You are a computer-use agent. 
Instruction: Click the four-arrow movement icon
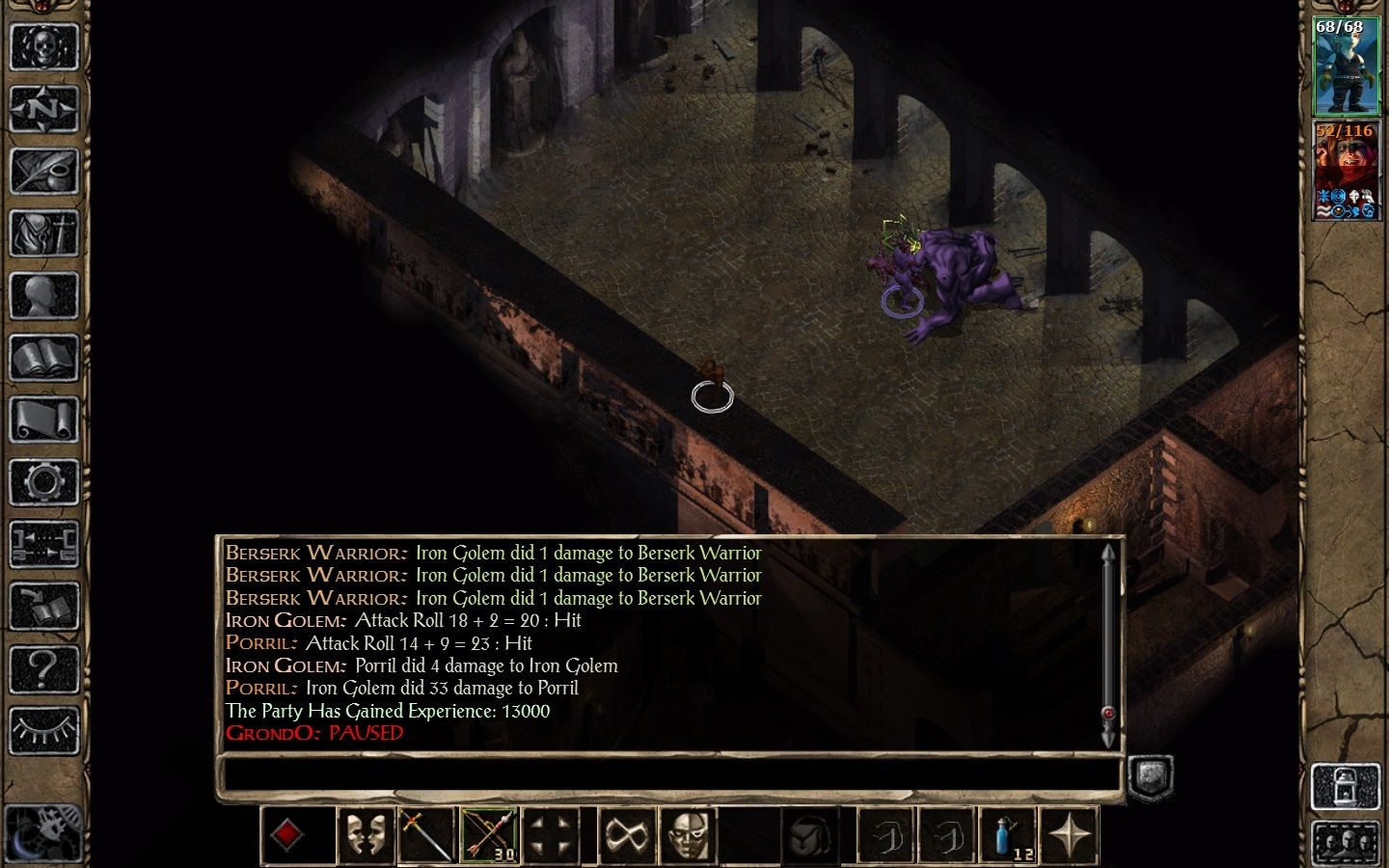pos(553,833)
